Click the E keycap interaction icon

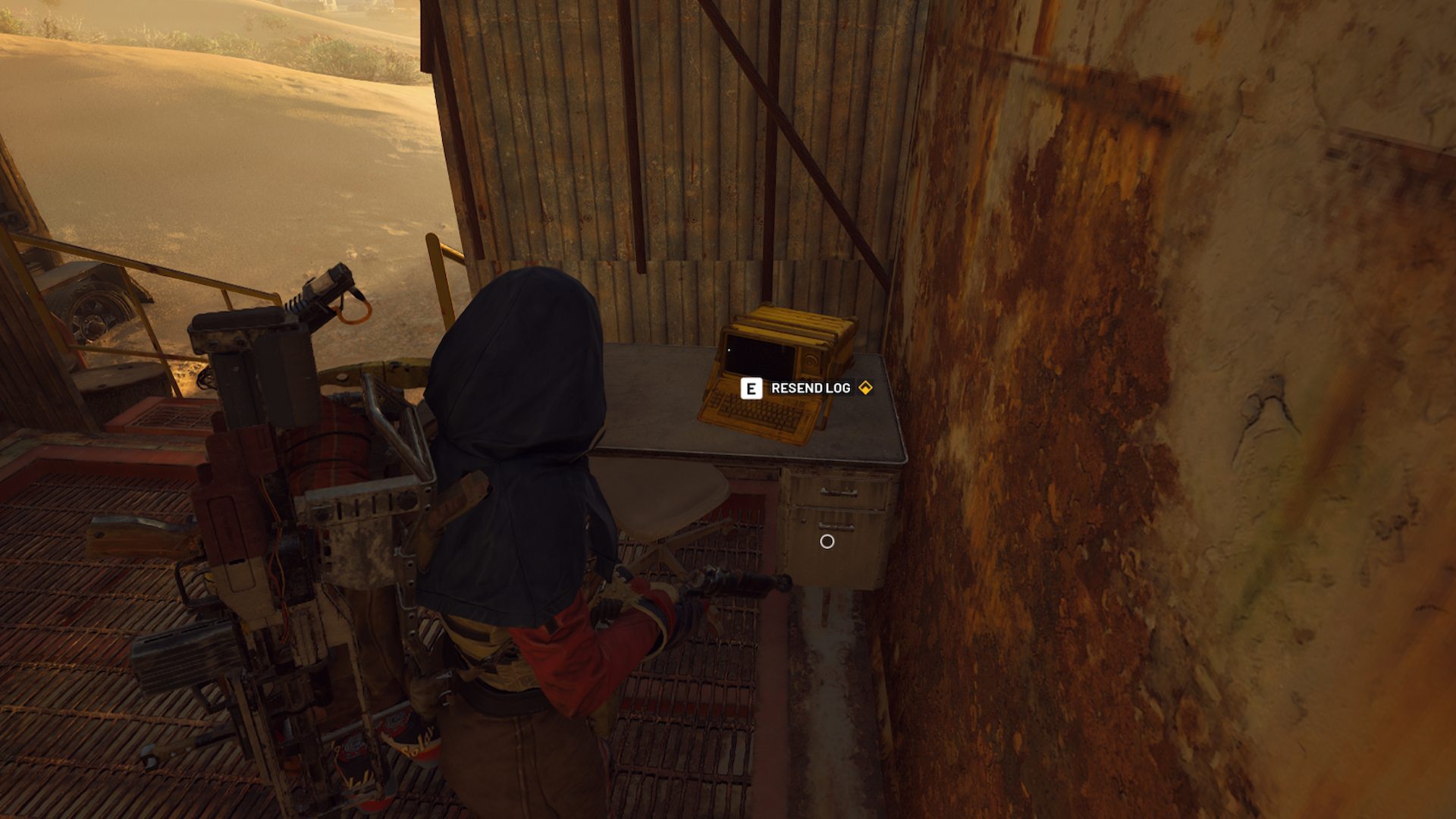tap(752, 387)
